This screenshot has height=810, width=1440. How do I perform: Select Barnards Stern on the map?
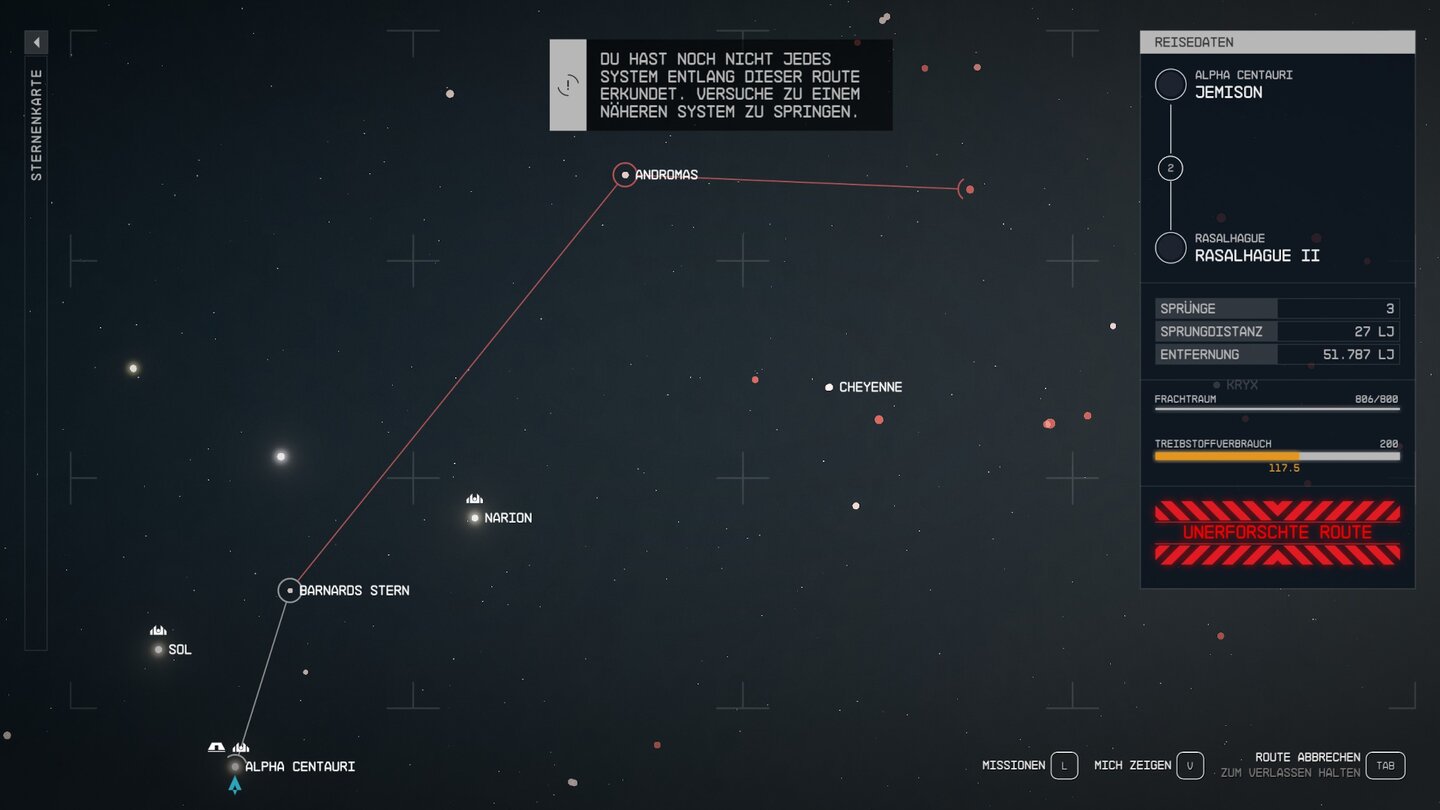tap(290, 590)
